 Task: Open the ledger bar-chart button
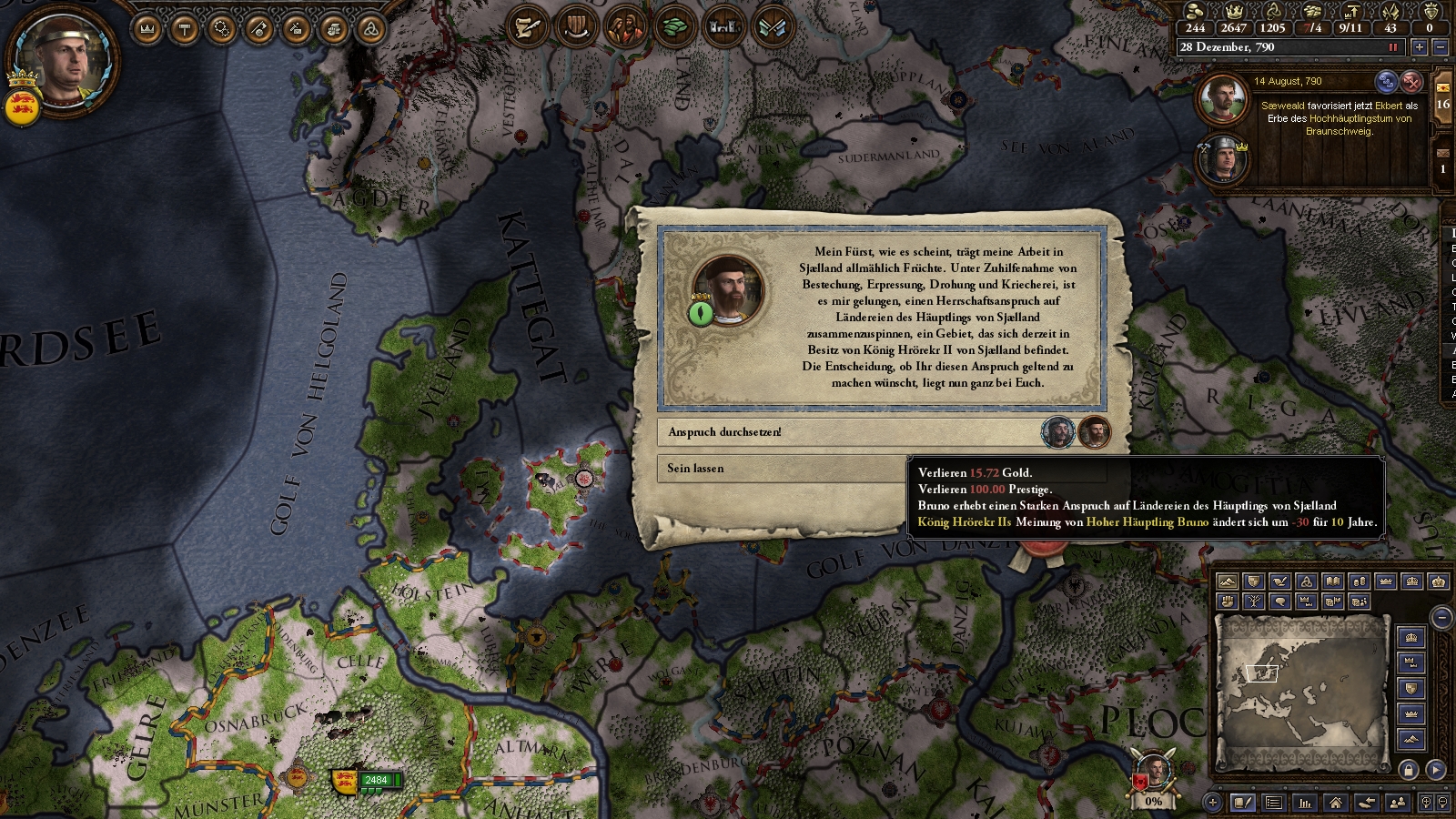[1305, 803]
